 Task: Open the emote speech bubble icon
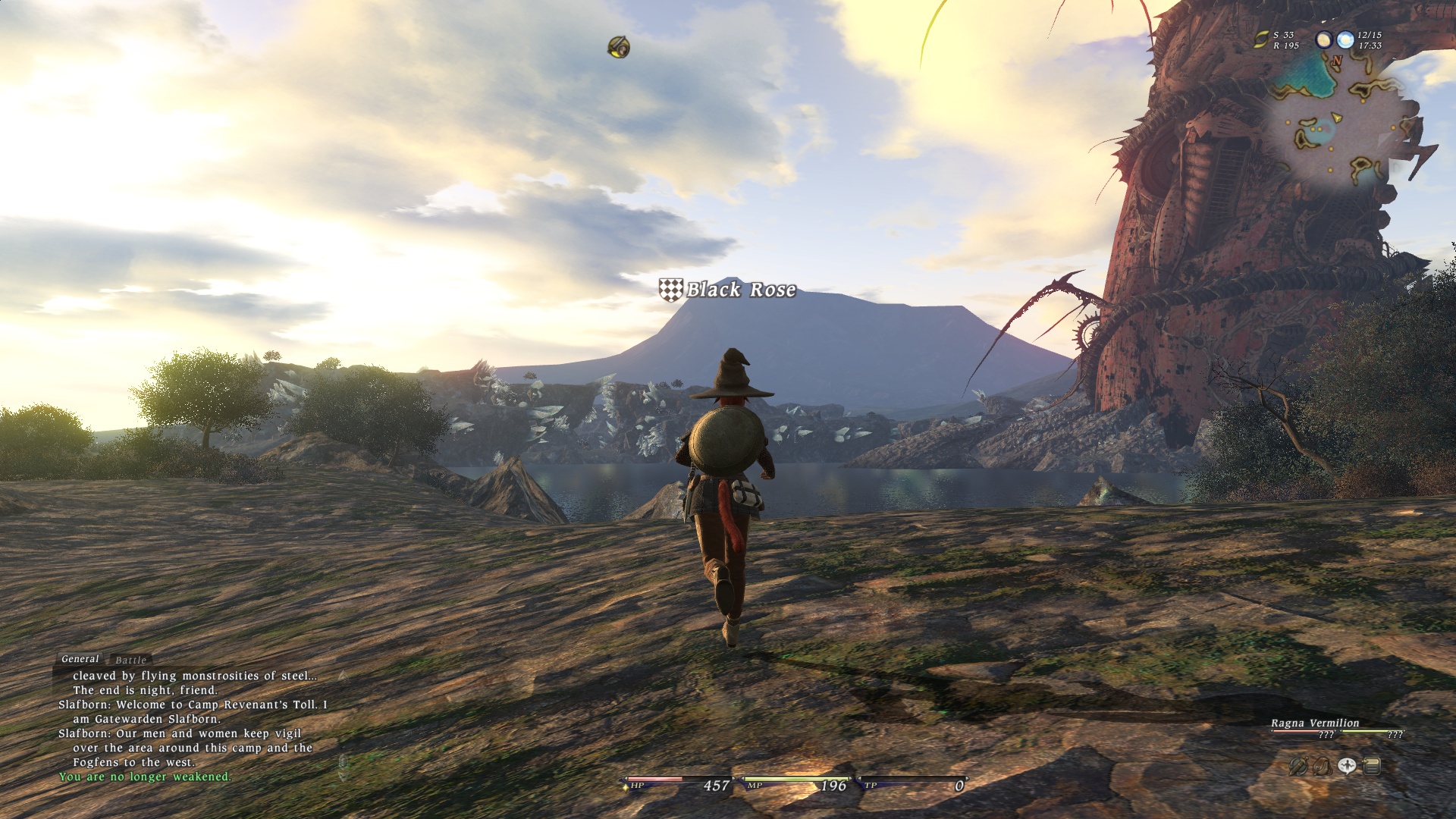pyautogui.click(x=1347, y=767)
